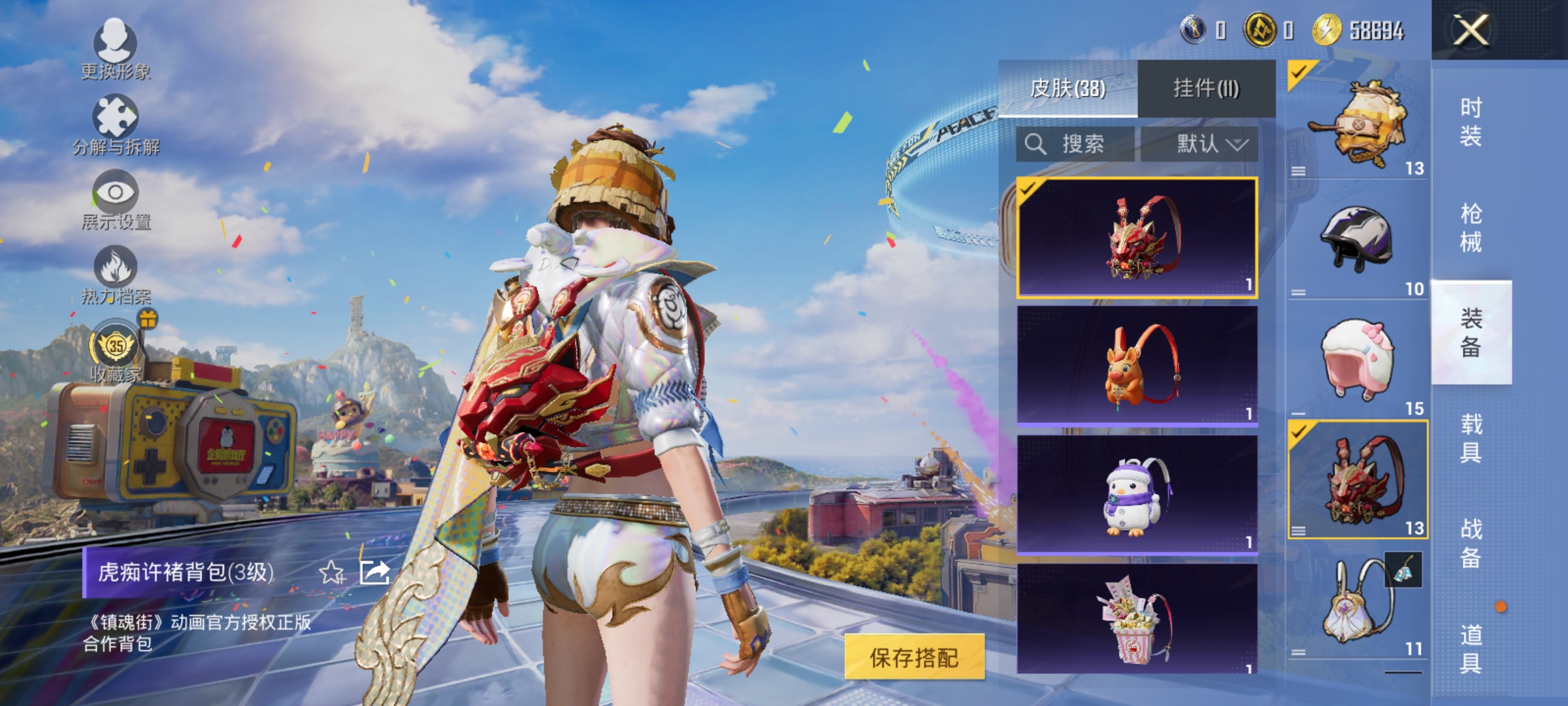Image resolution: width=1568 pixels, height=706 pixels.
Task: Click the search magnifier icon
Action: 1037,145
